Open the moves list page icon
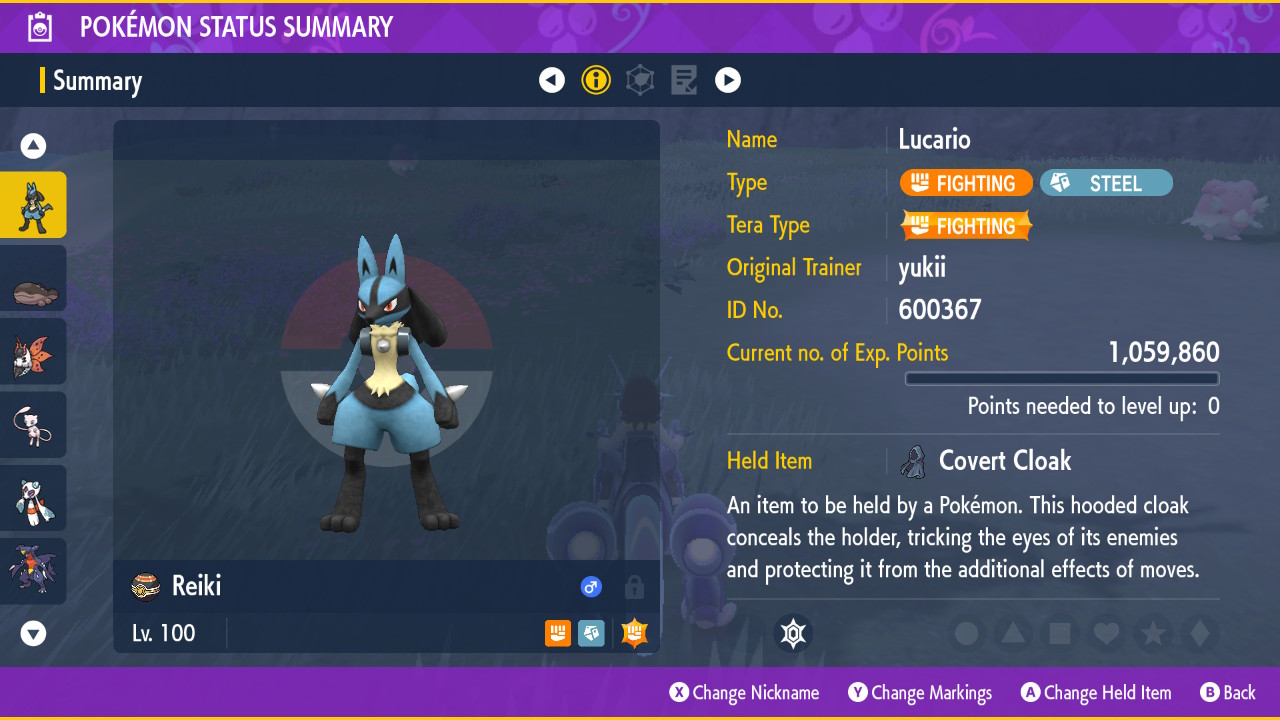The width and height of the screenshot is (1280, 720). pos(684,80)
